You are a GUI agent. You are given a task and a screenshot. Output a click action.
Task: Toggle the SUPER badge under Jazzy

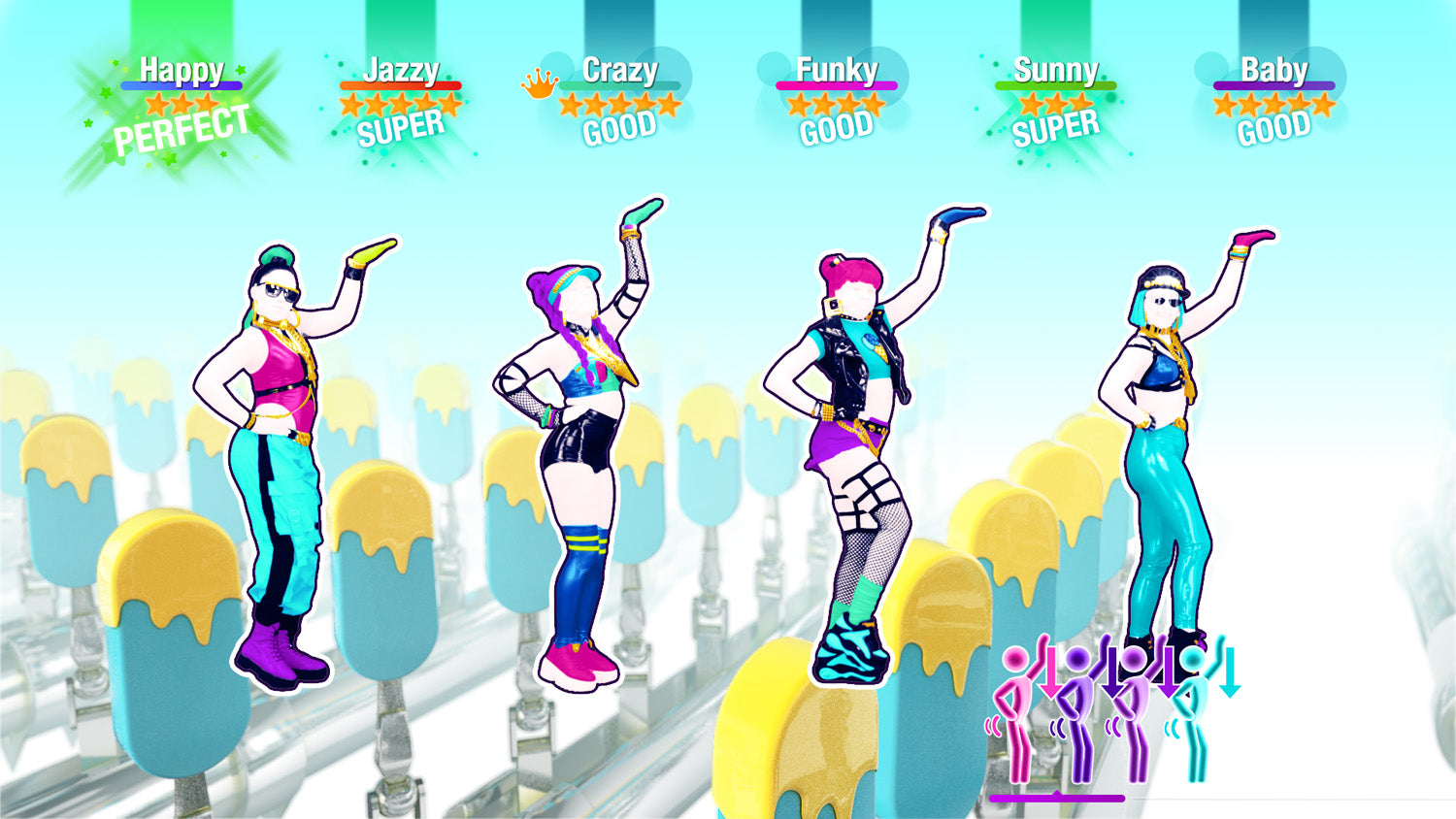pyautogui.click(x=399, y=127)
